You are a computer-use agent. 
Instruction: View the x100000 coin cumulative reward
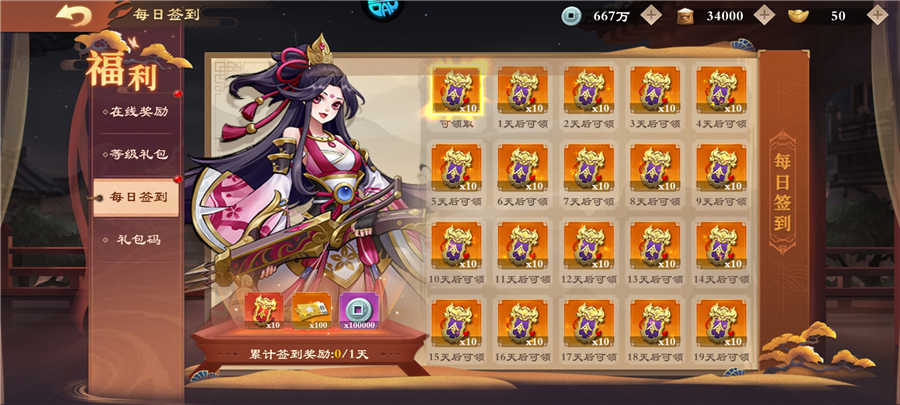pyautogui.click(x=358, y=311)
